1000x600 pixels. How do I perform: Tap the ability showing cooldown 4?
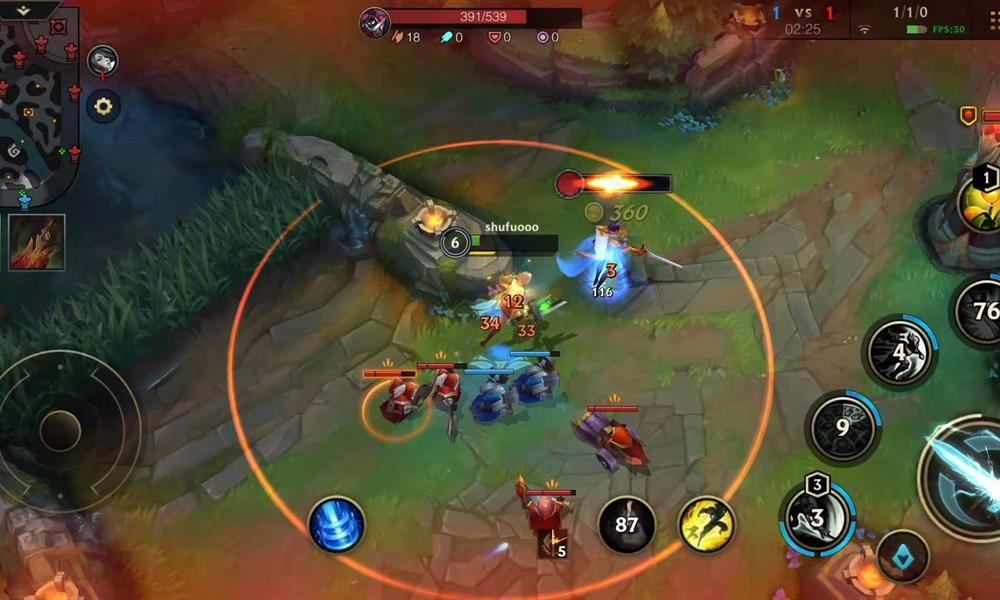click(899, 352)
